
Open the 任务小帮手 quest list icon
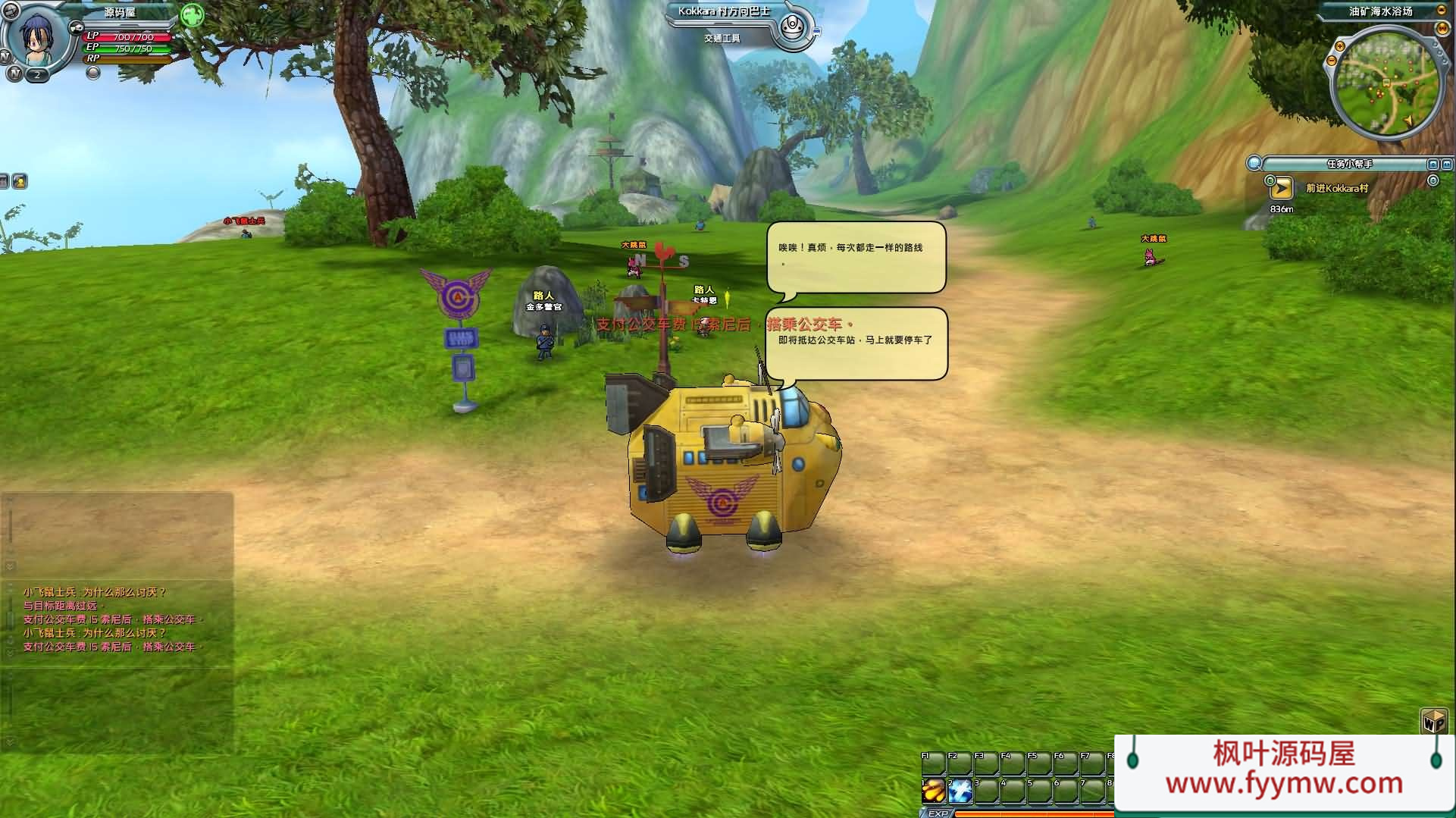coord(1255,163)
